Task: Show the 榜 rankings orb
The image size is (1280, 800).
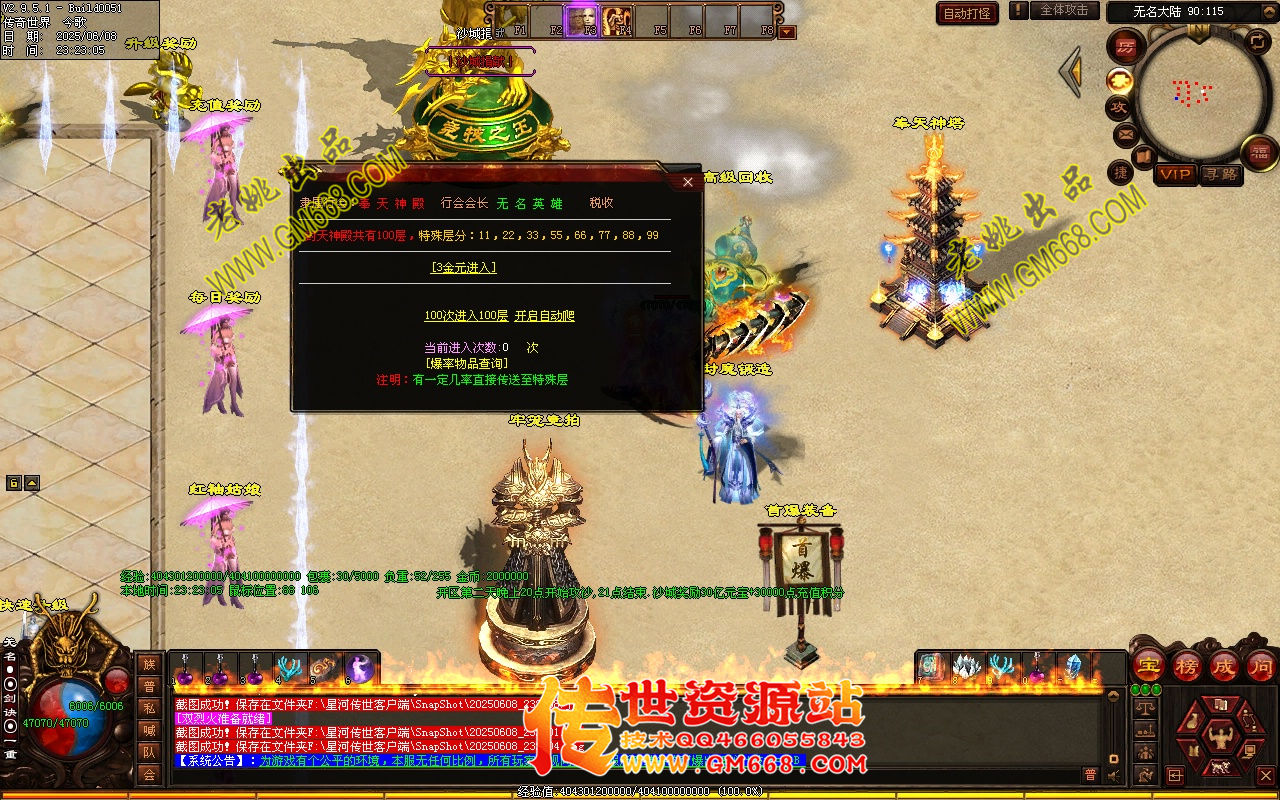Action: [x=1187, y=665]
